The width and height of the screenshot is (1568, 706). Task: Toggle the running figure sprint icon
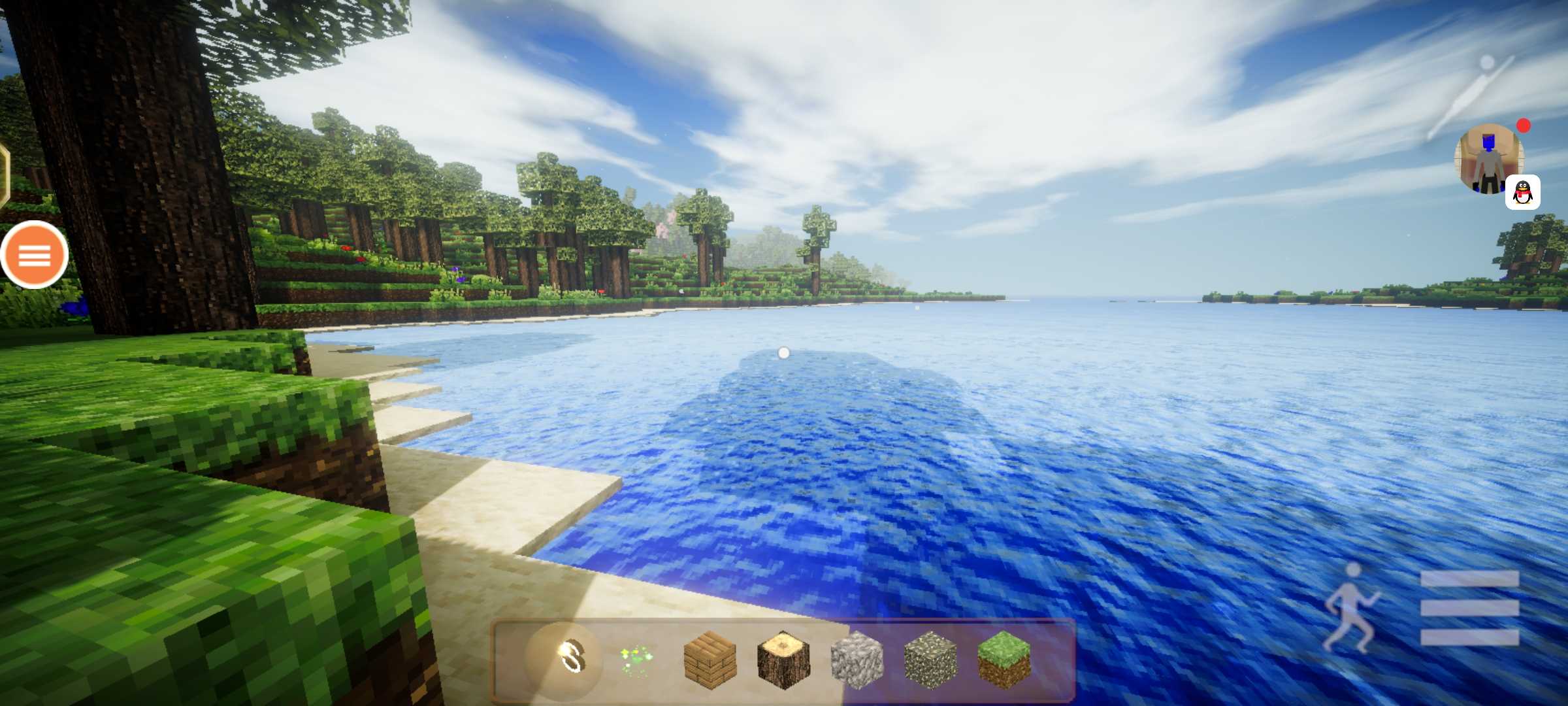[1350, 608]
